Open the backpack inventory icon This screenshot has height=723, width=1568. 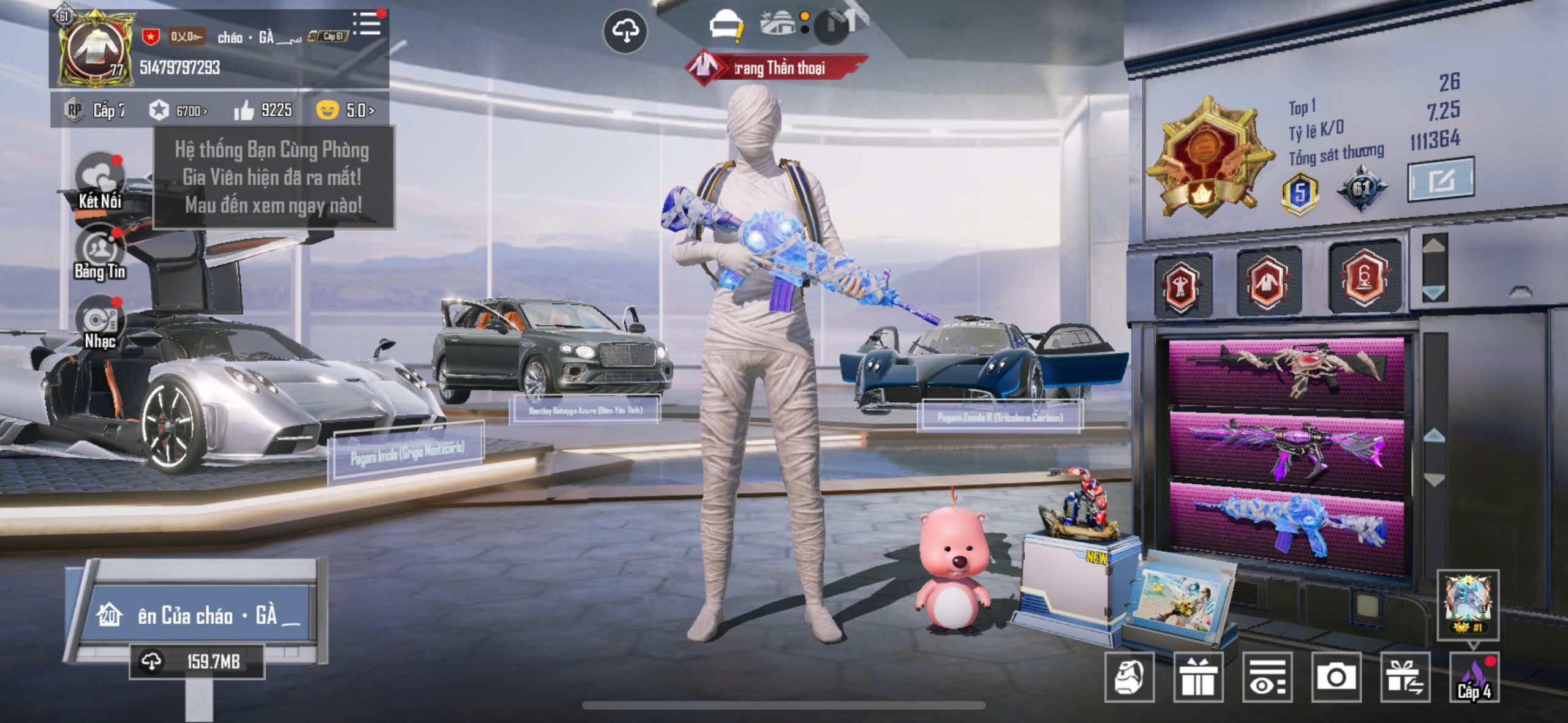pyautogui.click(x=1129, y=677)
